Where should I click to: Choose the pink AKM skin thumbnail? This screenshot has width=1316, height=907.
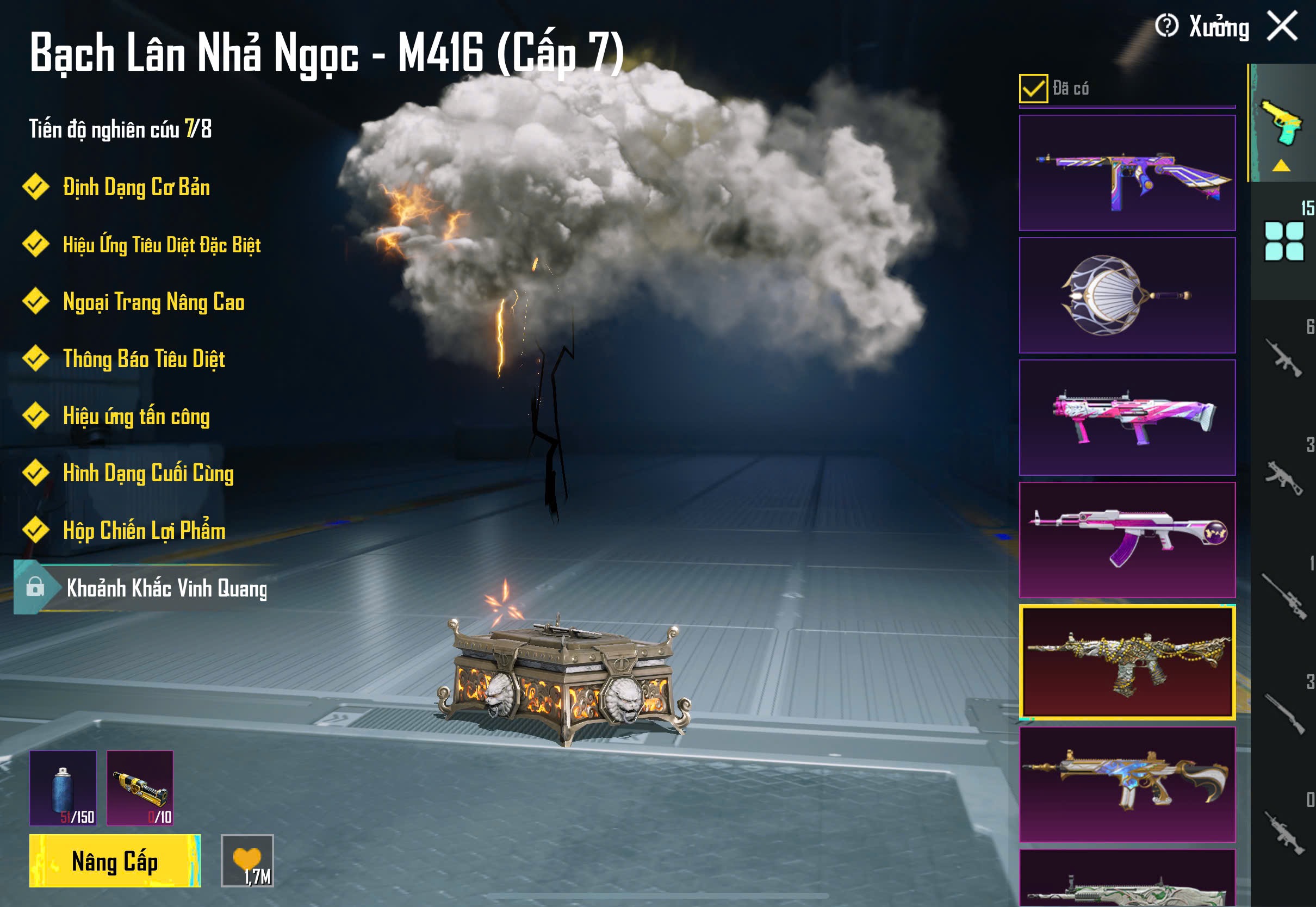tap(1127, 539)
